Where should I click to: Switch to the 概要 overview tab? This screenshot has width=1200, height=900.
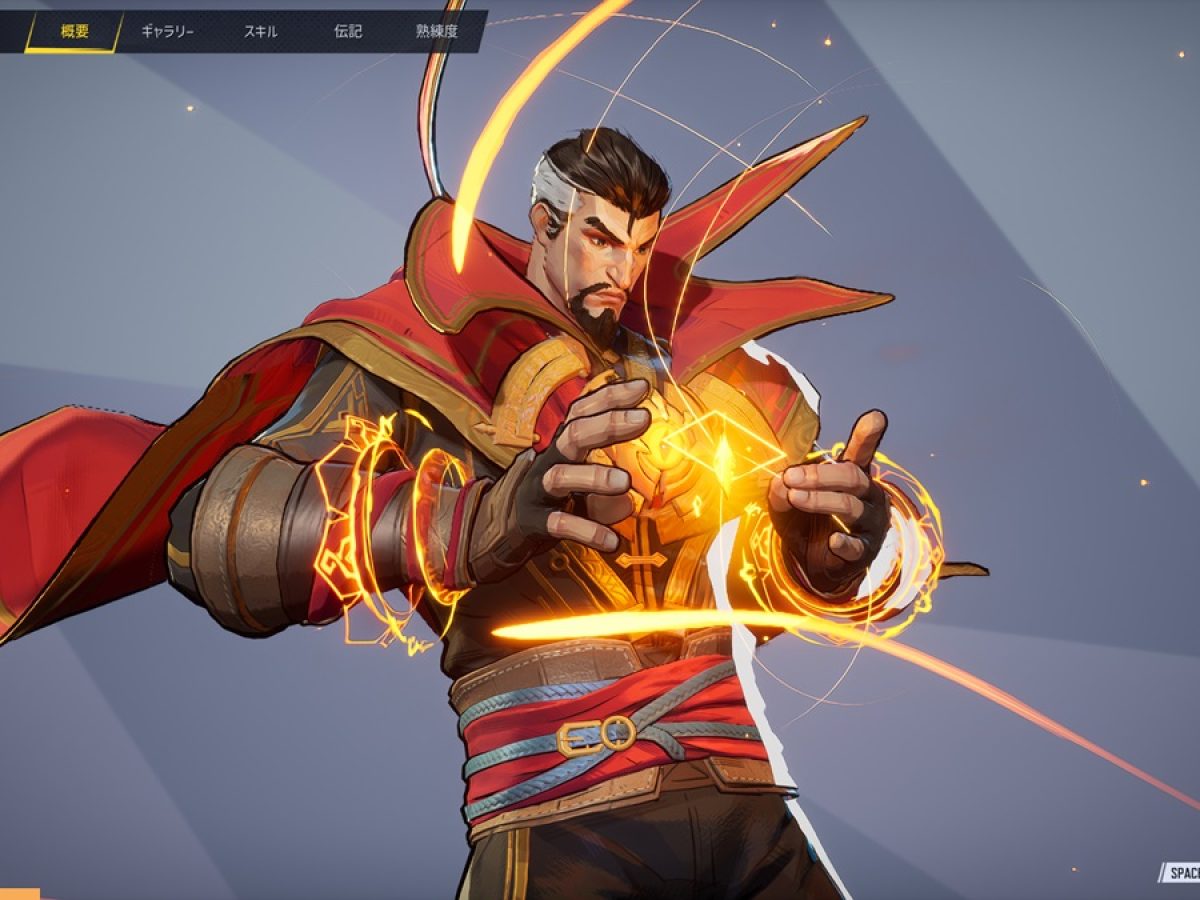click(75, 31)
